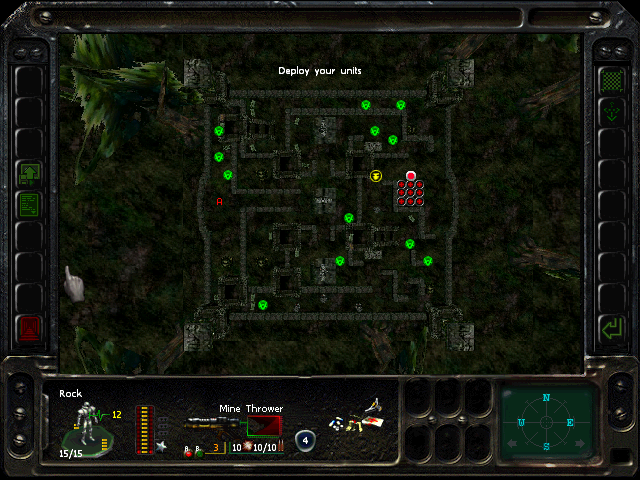The image size is (640, 480).
Task: Open the green document notes button
Action: click(29, 205)
